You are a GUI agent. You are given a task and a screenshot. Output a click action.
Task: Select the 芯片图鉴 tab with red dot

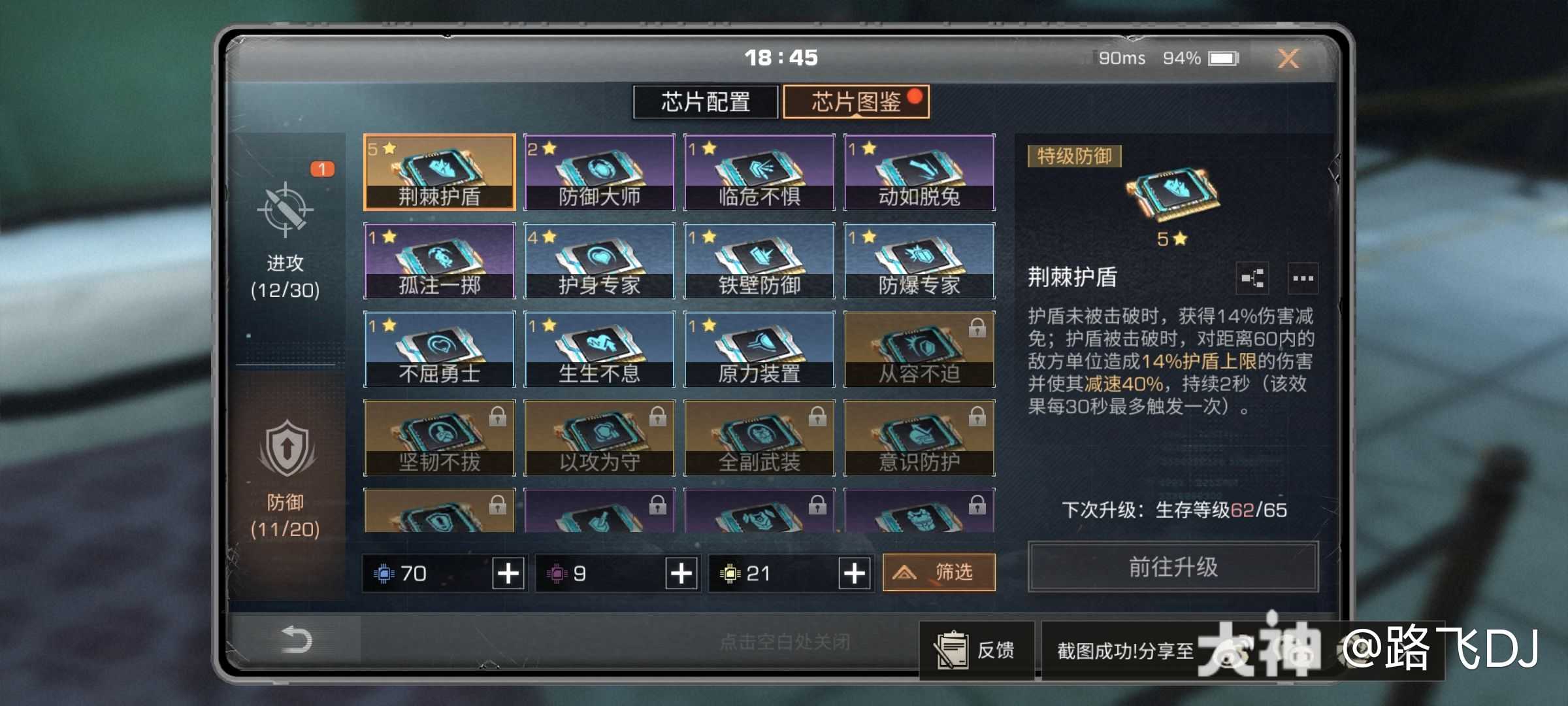[x=856, y=102]
